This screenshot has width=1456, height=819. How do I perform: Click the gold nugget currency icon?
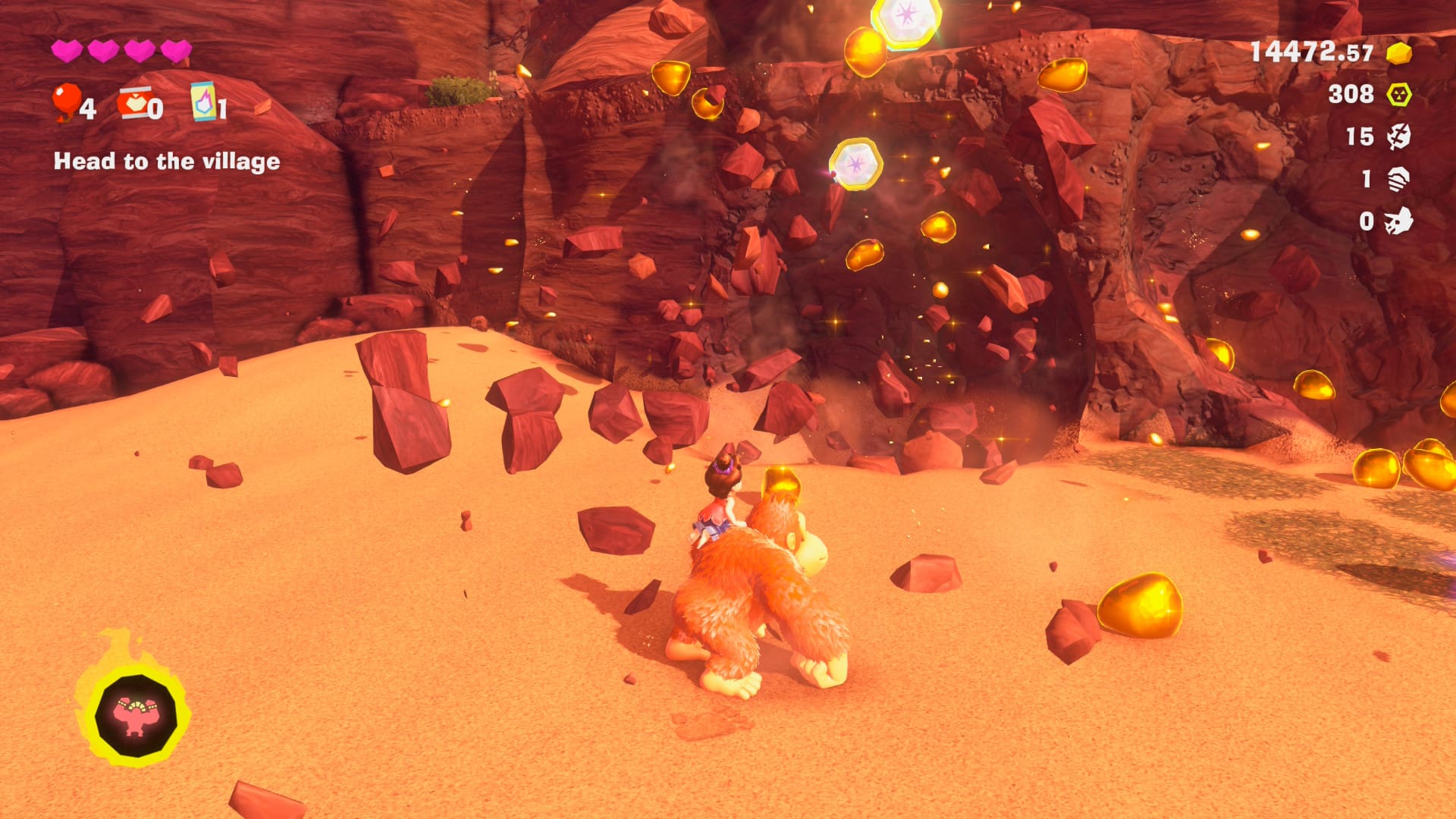tap(1398, 53)
